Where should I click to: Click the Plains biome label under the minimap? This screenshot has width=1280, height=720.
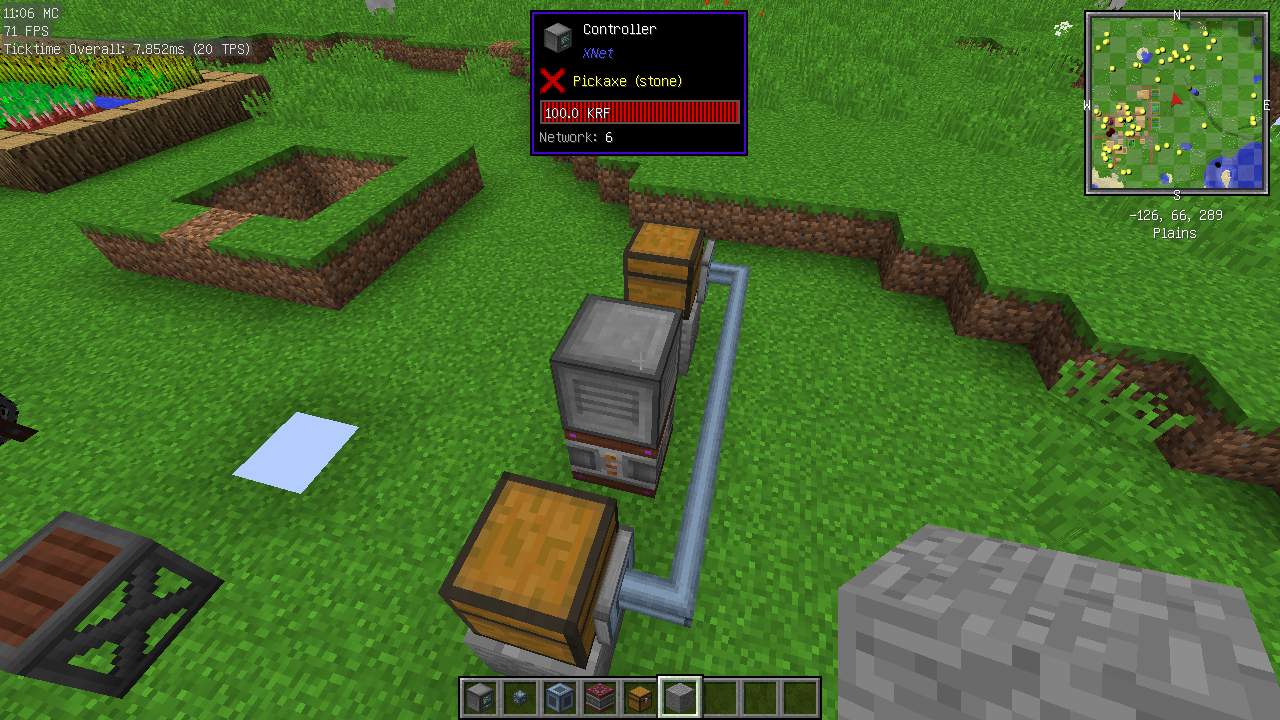pyautogui.click(x=1174, y=233)
